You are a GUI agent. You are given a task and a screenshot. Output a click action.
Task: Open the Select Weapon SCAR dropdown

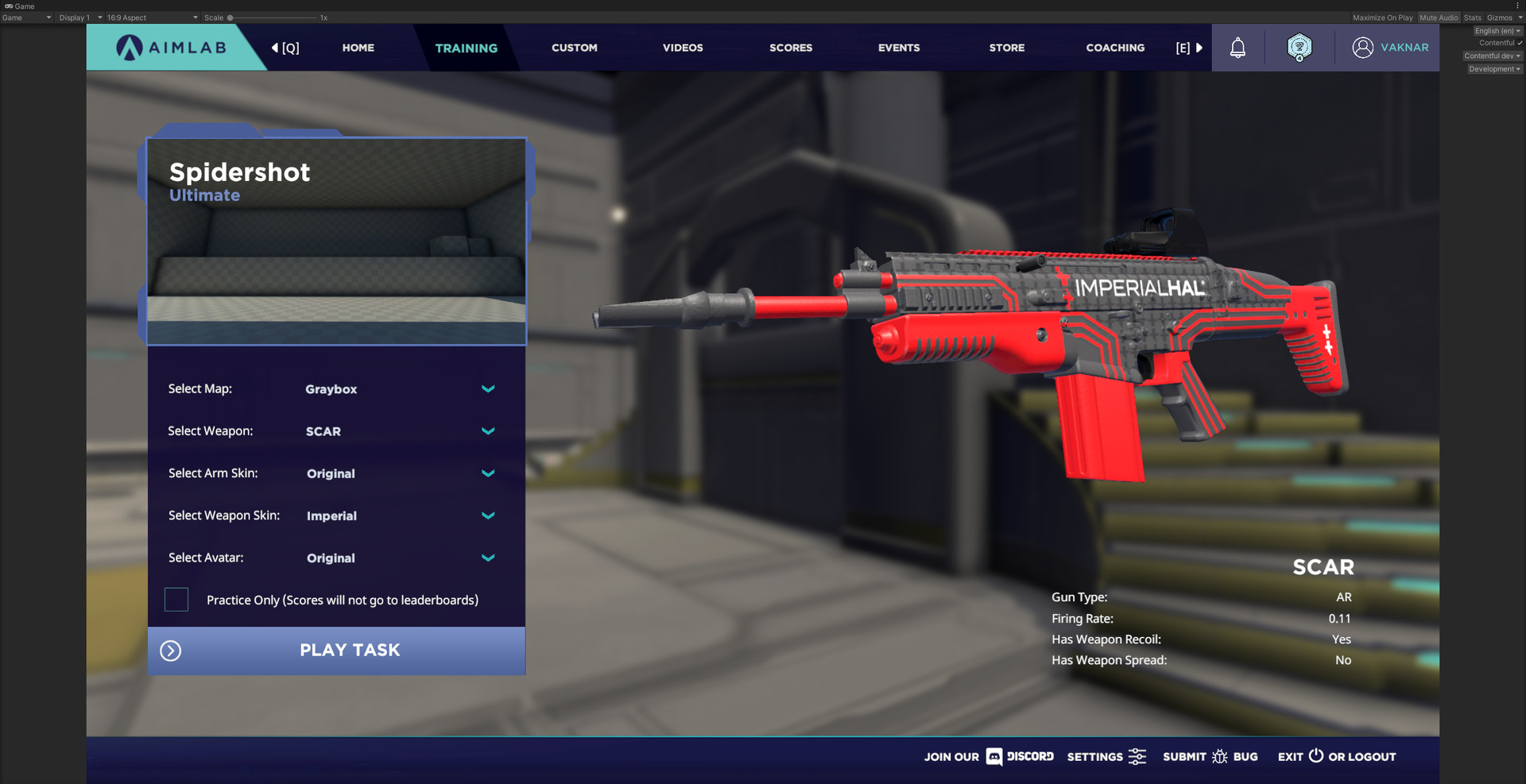click(487, 431)
